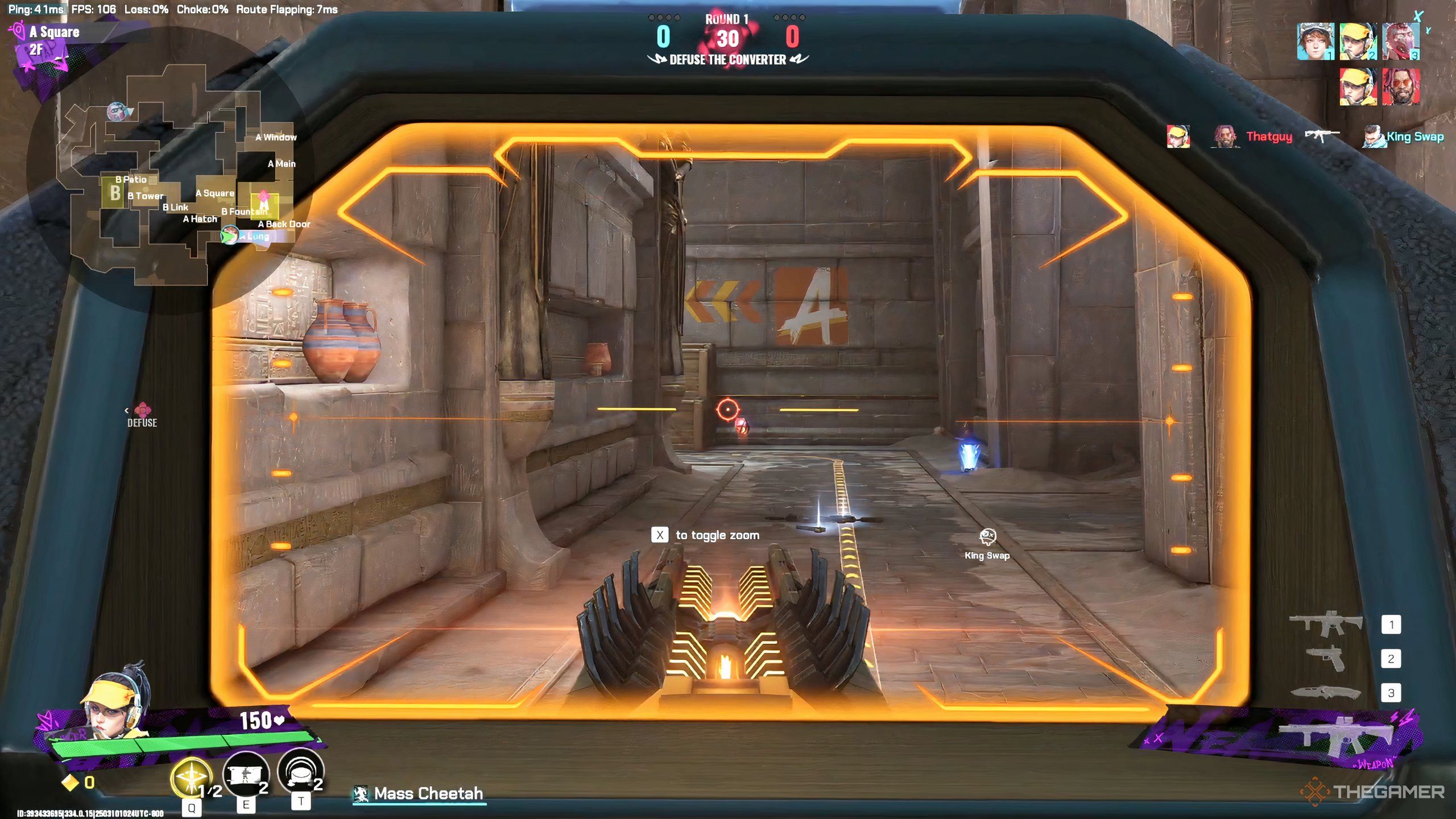
Task: Equip the knife in slot 3
Action: (1326, 692)
